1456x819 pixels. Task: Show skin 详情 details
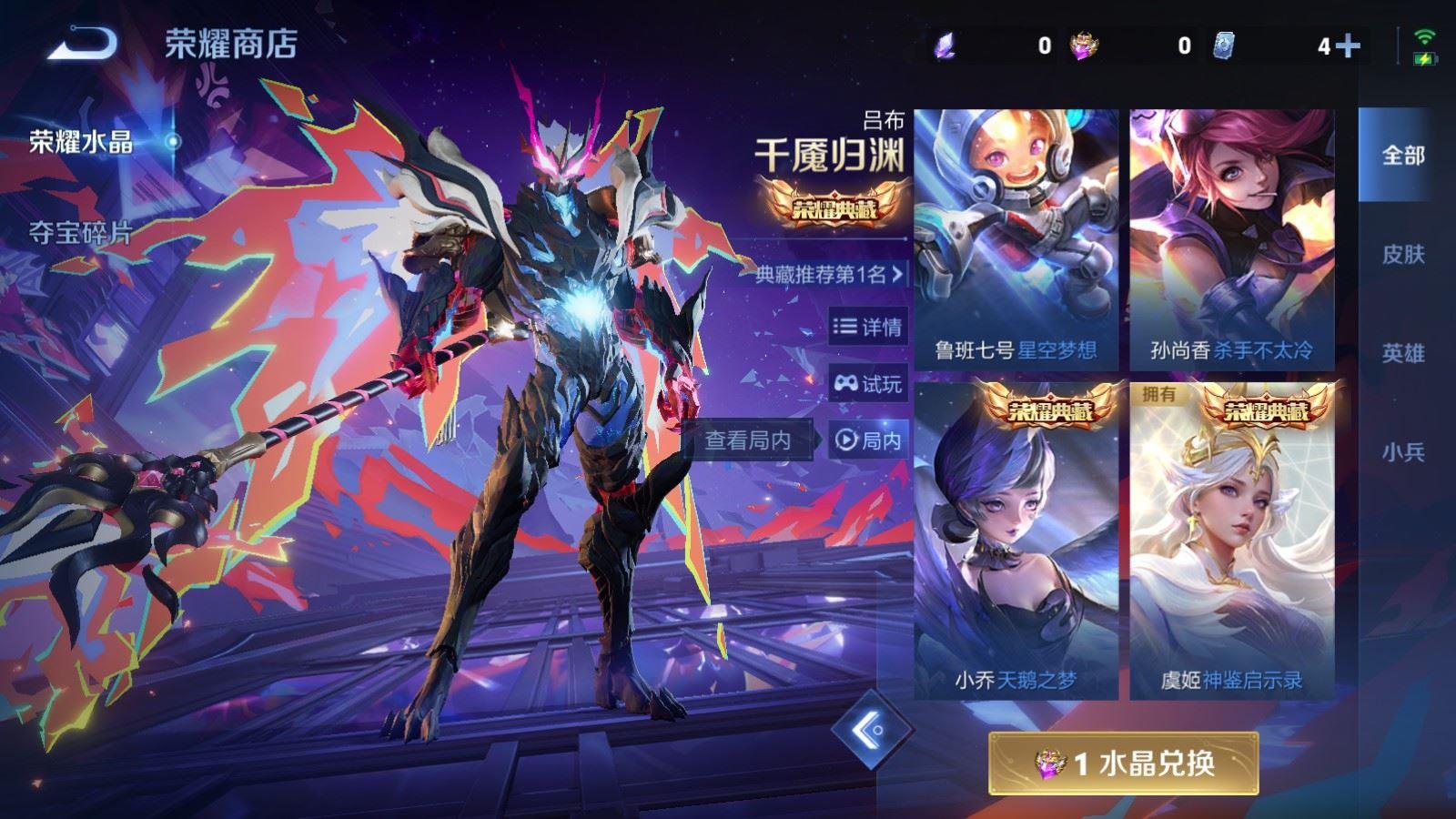pos(868,327)
